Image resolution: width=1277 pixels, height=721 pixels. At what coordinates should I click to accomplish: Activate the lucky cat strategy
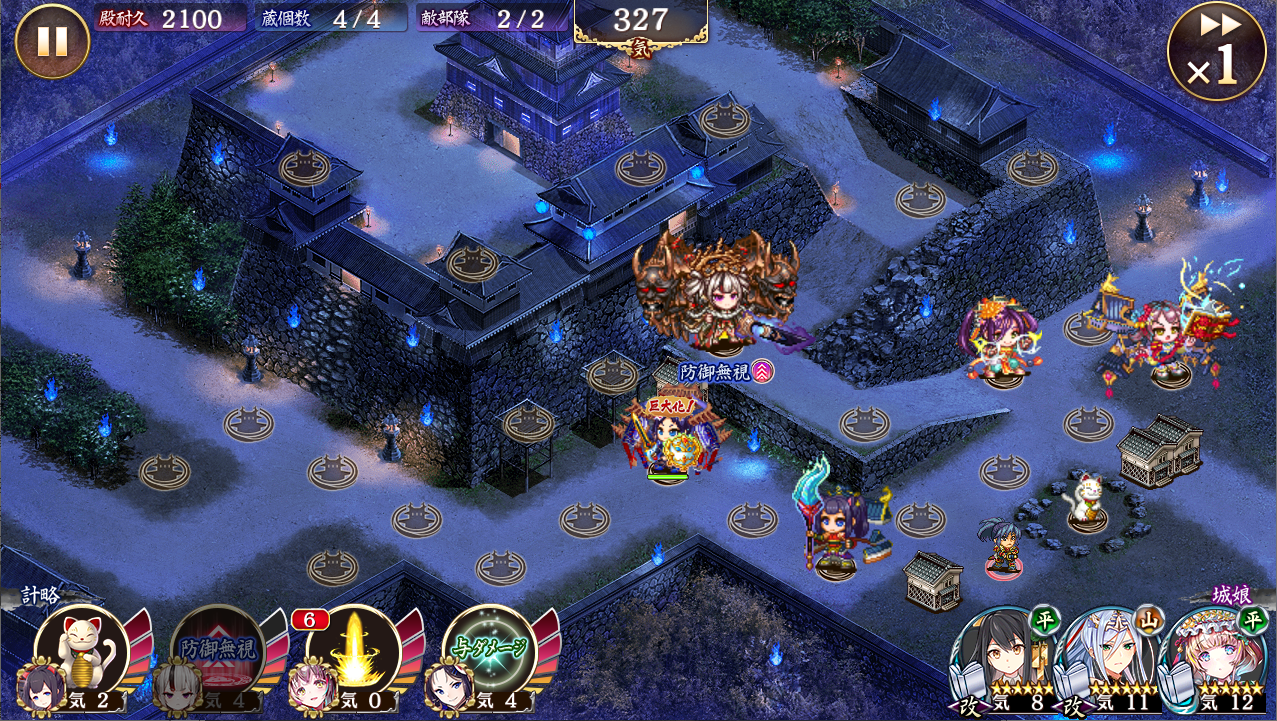82,651
